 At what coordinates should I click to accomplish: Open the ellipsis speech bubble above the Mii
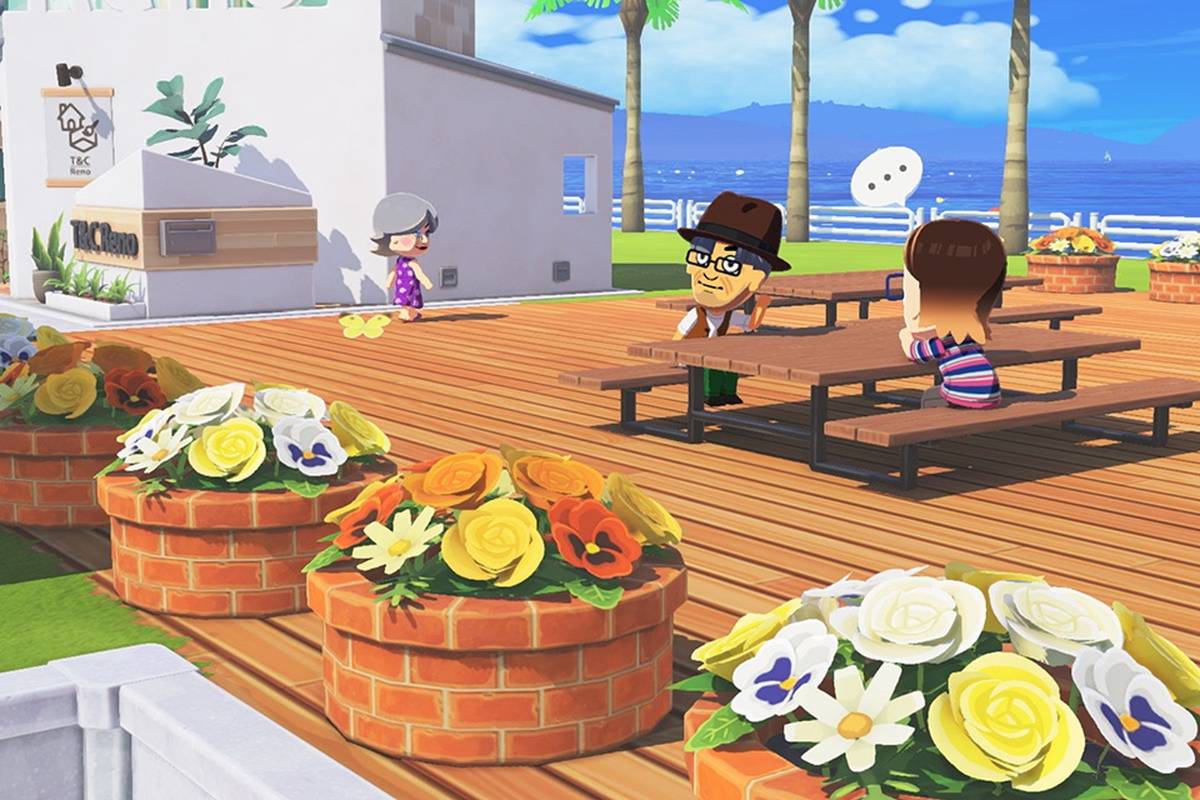886,177
